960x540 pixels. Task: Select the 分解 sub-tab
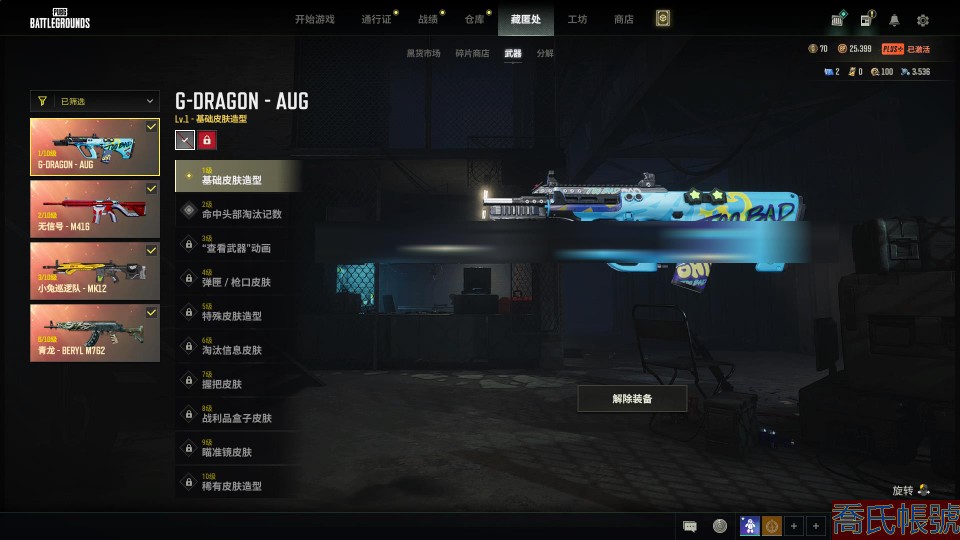545,53
